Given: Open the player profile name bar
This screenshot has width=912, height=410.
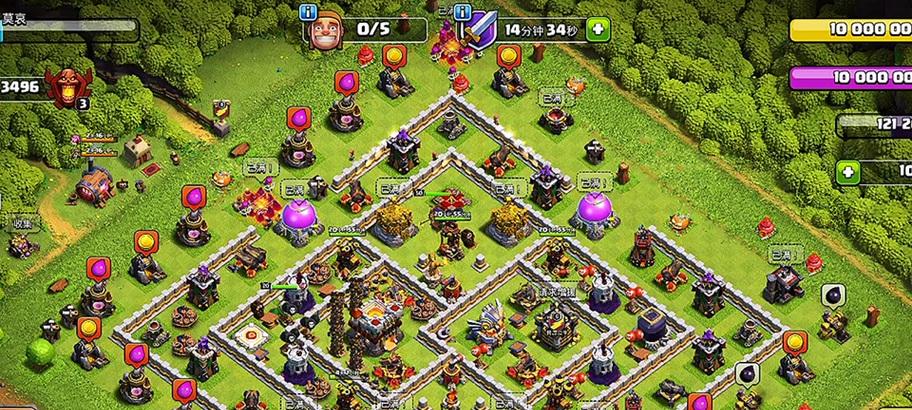Looking at the screenshot, I should point(66,25).
